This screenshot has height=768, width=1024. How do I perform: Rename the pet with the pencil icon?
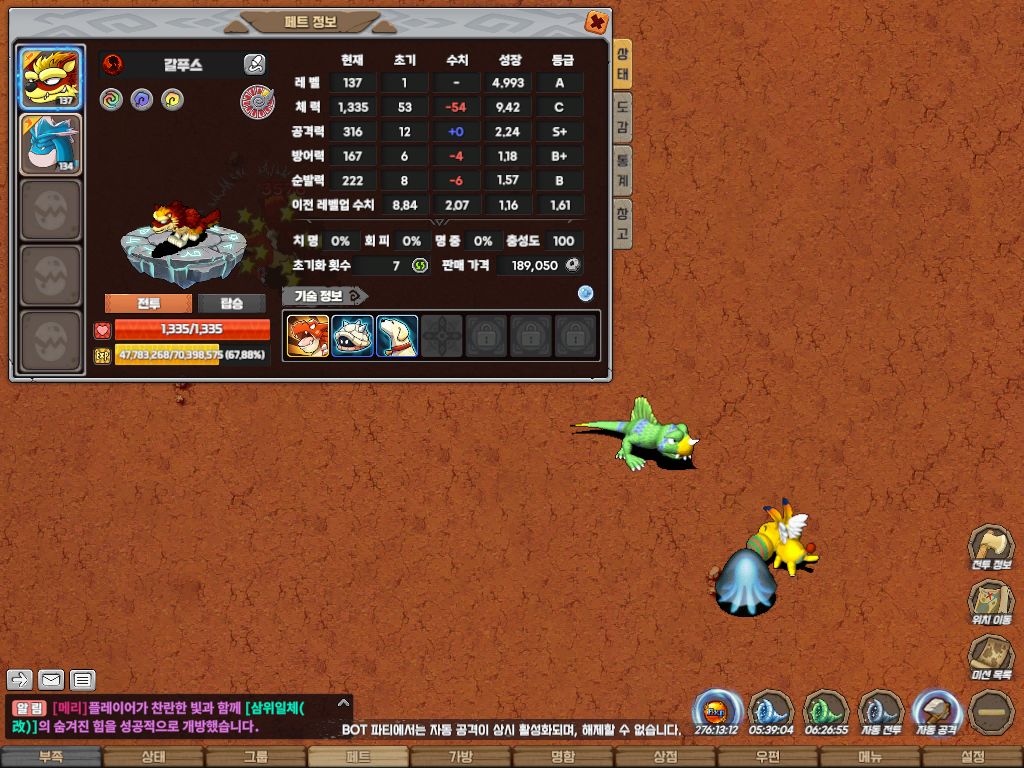point(254,65)
